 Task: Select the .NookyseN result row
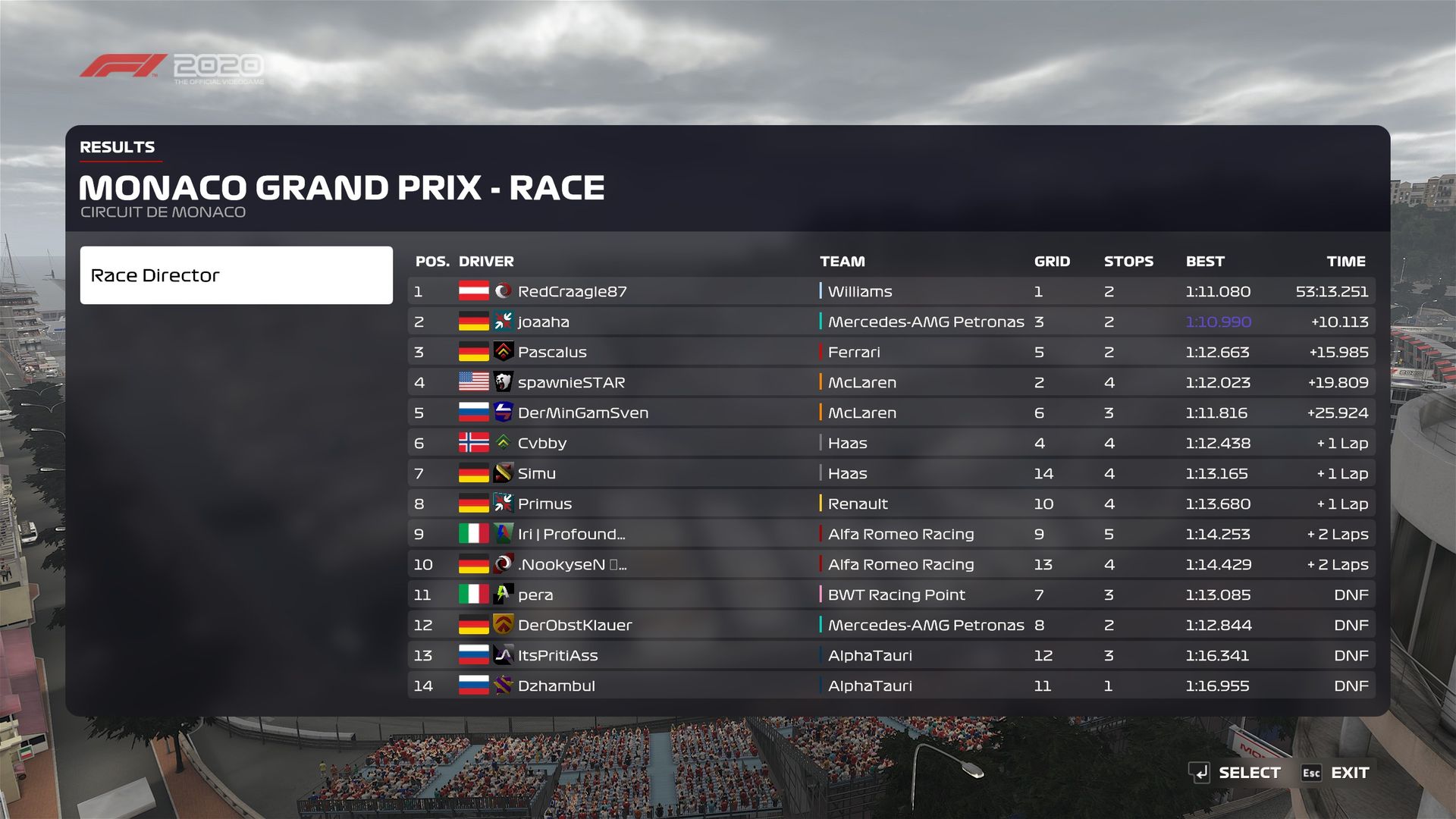click(891, 564)
